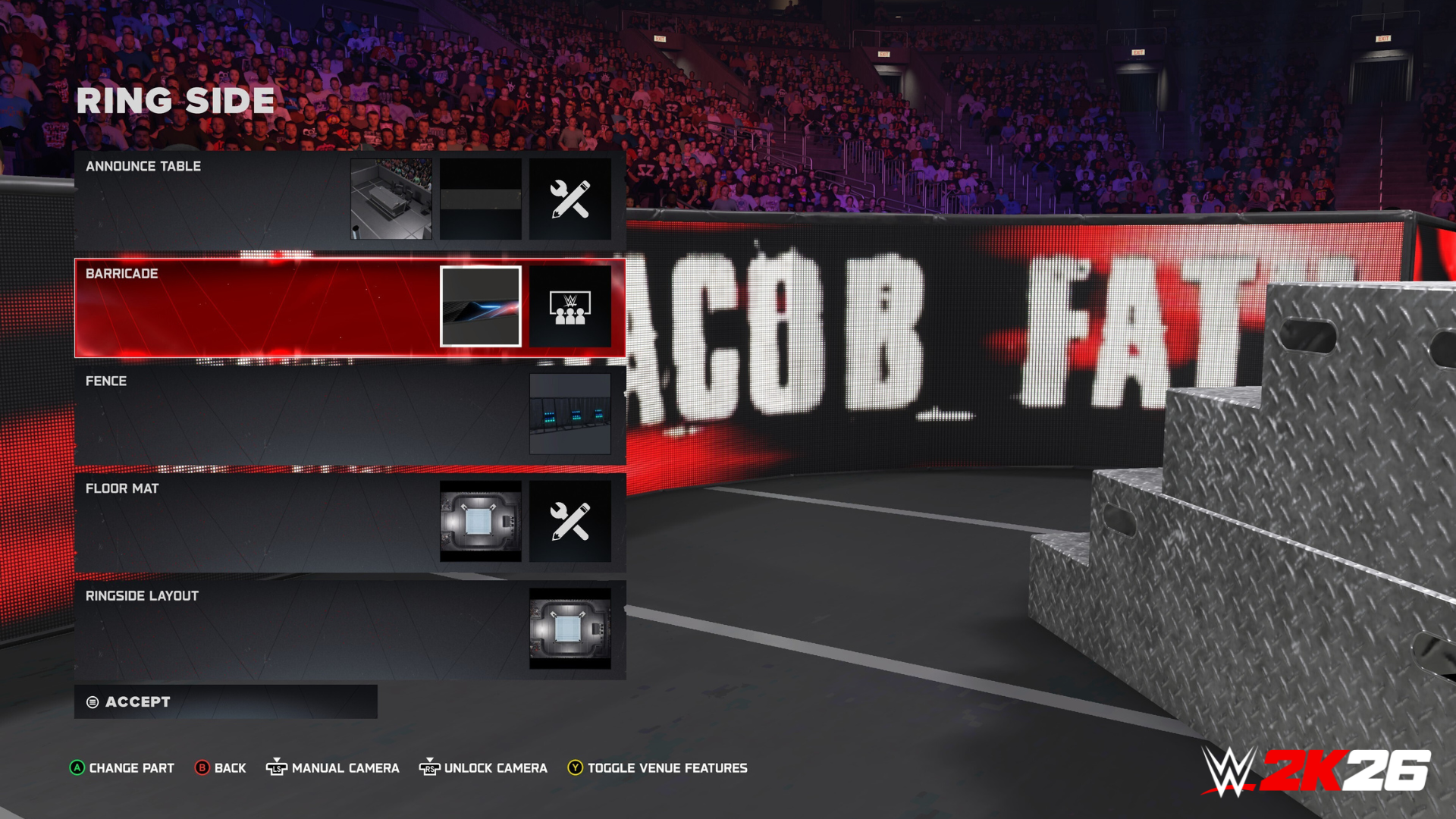
Task: Select the Announce Table desk preview icon
Action: (x=392, y=199)
